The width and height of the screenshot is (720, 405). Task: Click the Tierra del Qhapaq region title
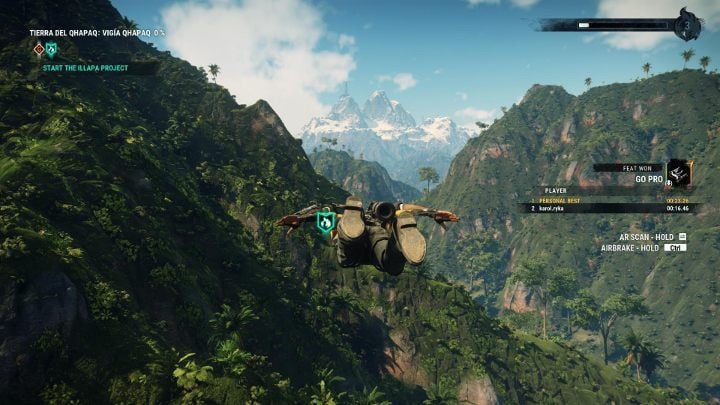coord(97,33)
